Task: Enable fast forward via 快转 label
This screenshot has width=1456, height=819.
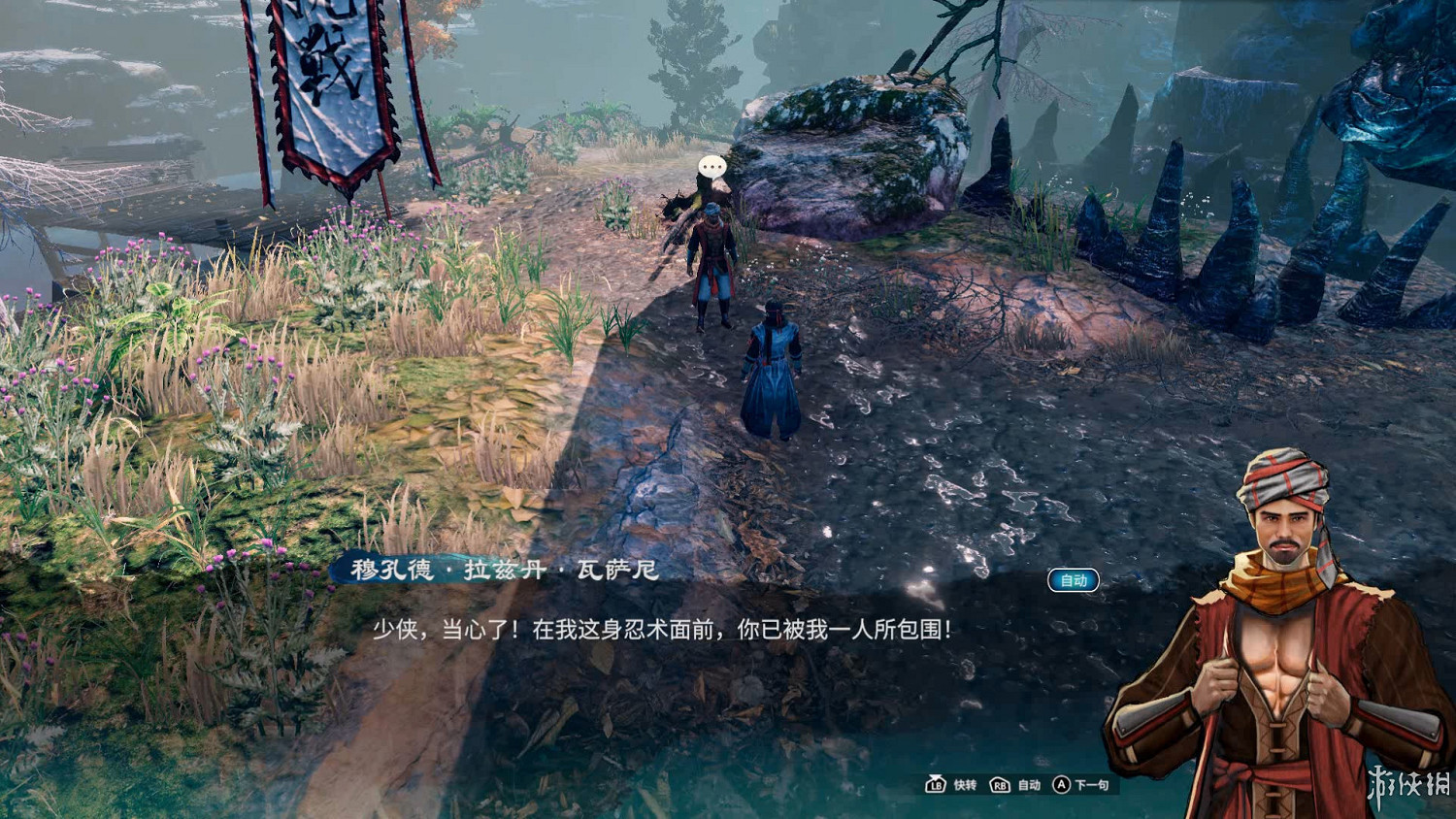Action: tap(967, 784)
